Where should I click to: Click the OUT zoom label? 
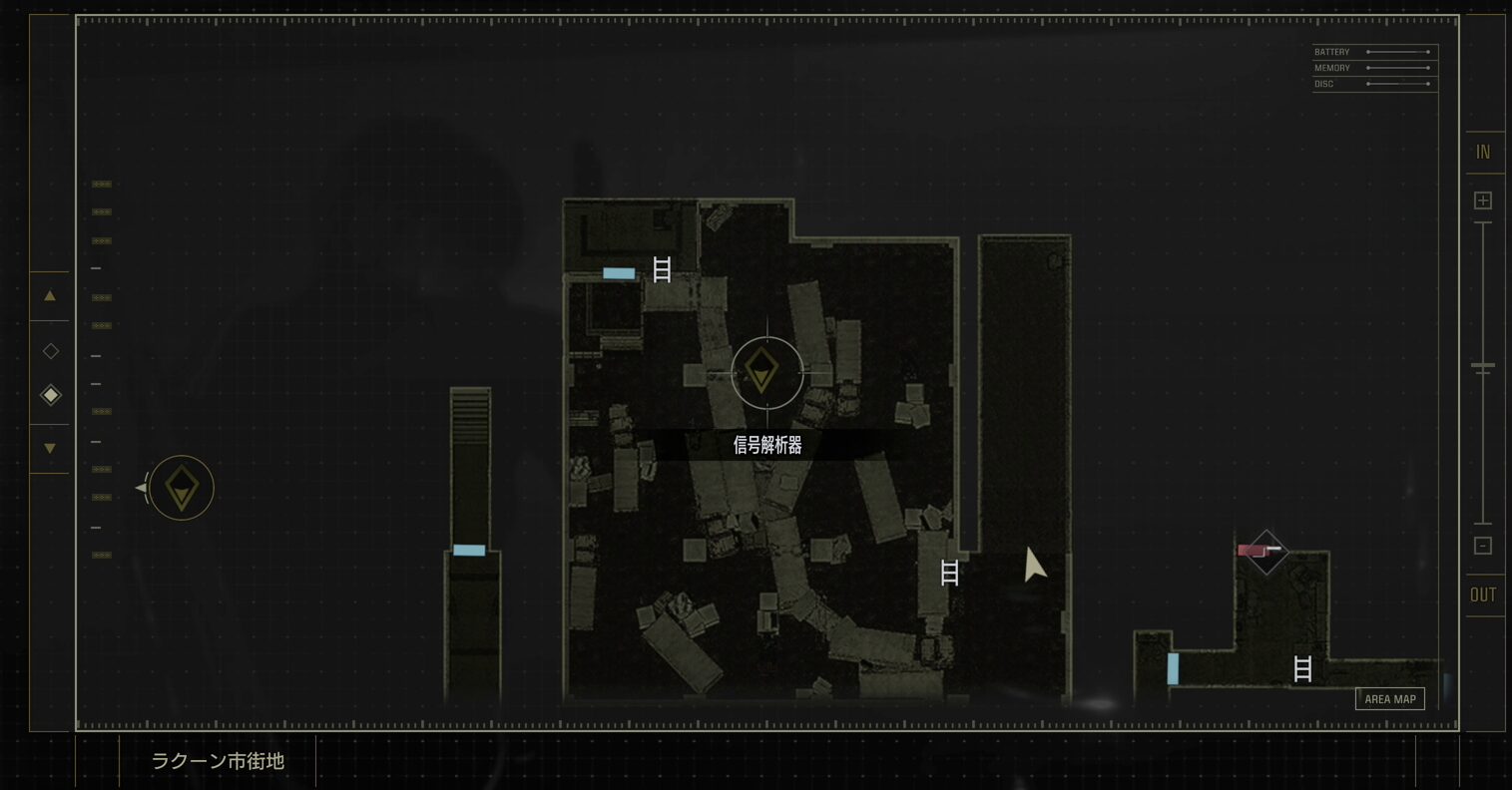pos(1483,595)
